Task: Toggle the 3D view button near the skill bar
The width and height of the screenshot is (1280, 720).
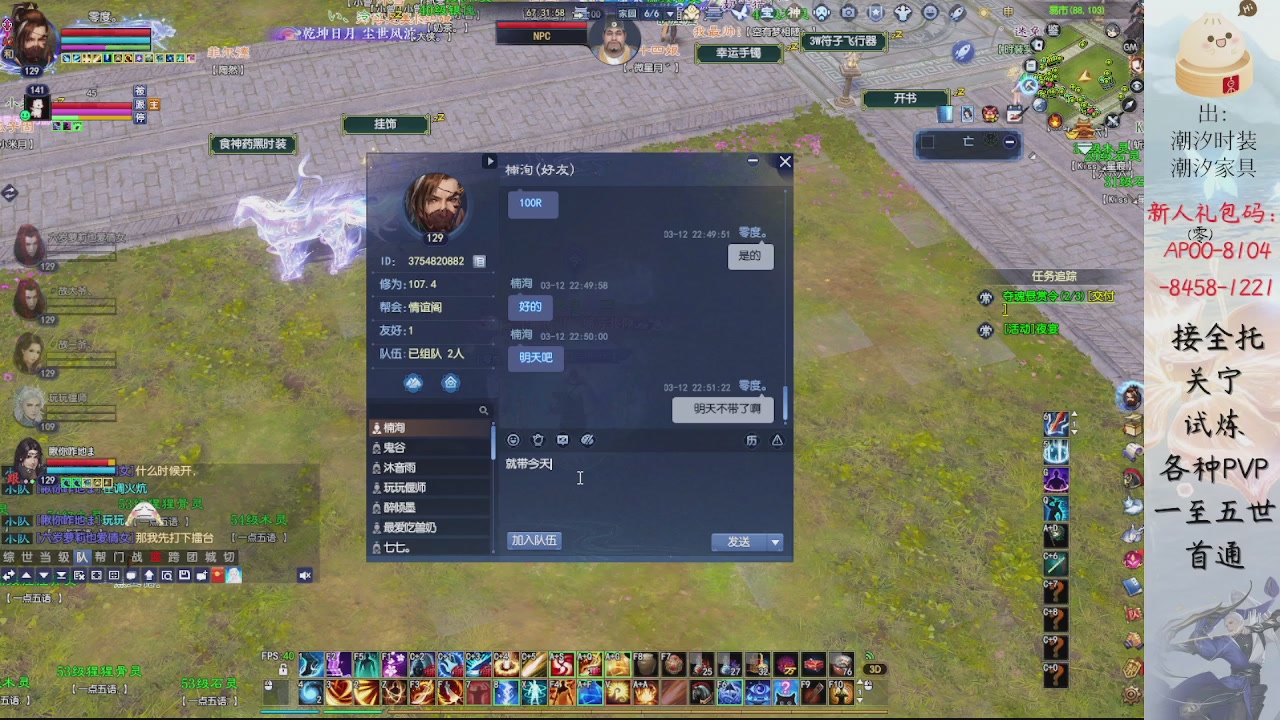Action: (x=874, y=668)
